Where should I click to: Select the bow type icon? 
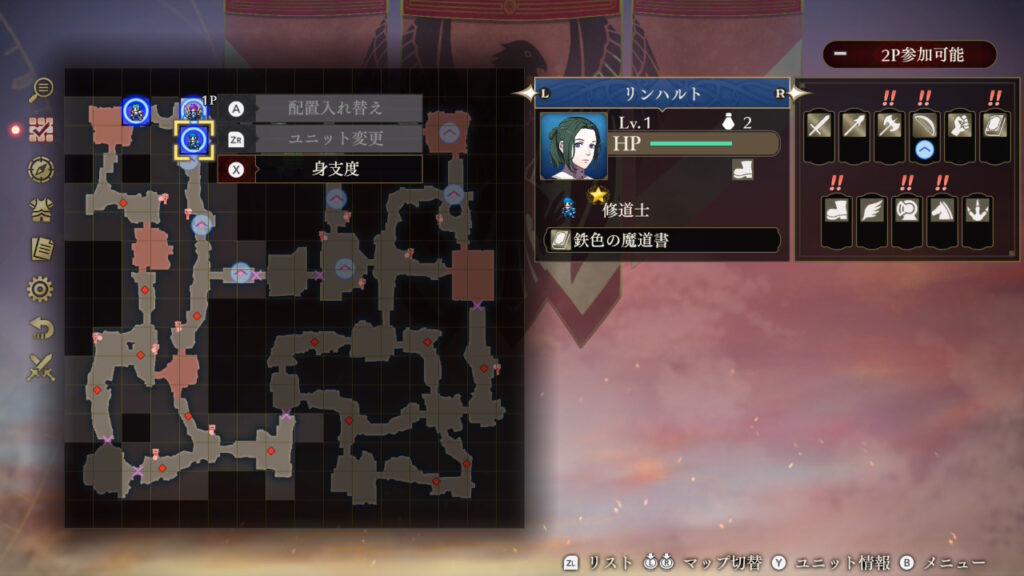(924, 124)
